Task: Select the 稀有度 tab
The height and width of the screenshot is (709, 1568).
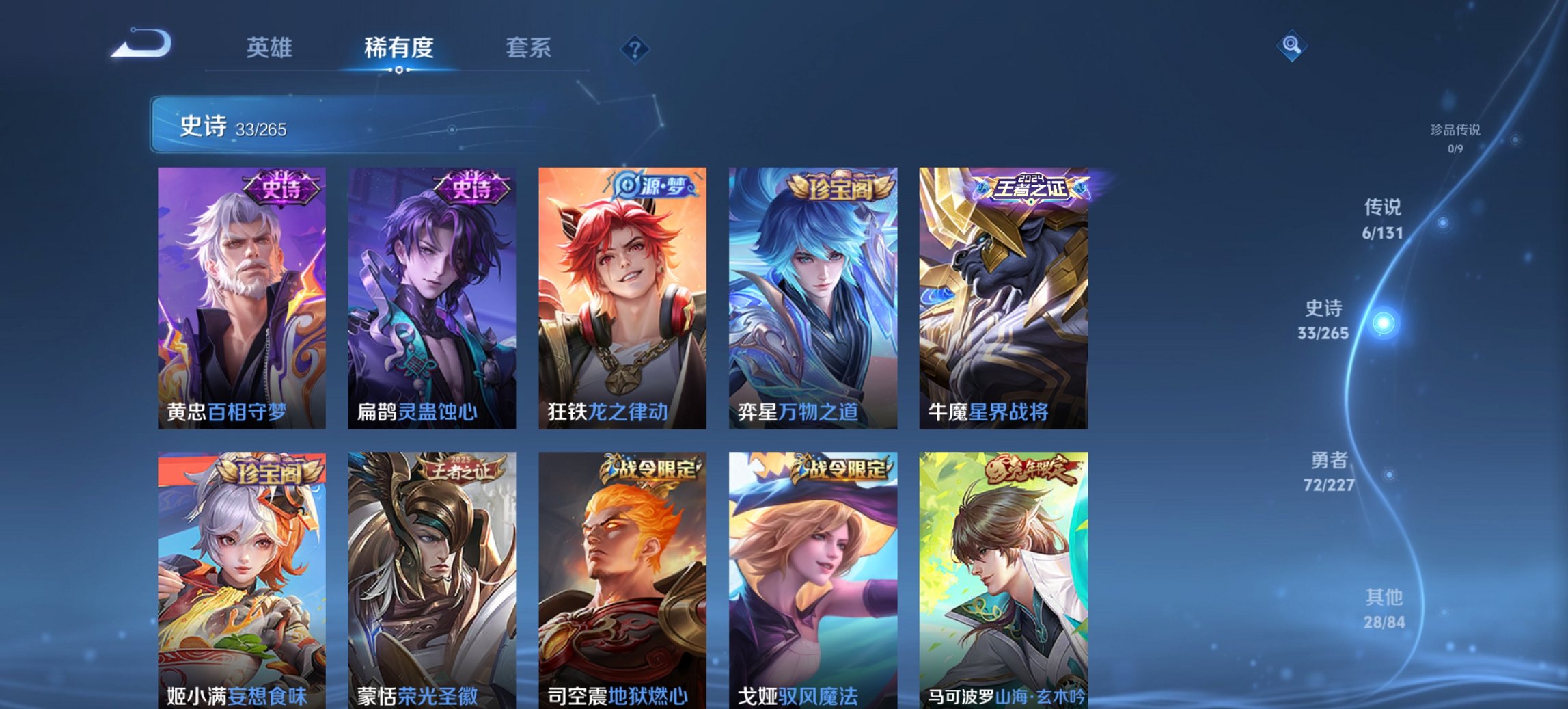Action: [398, 48]
